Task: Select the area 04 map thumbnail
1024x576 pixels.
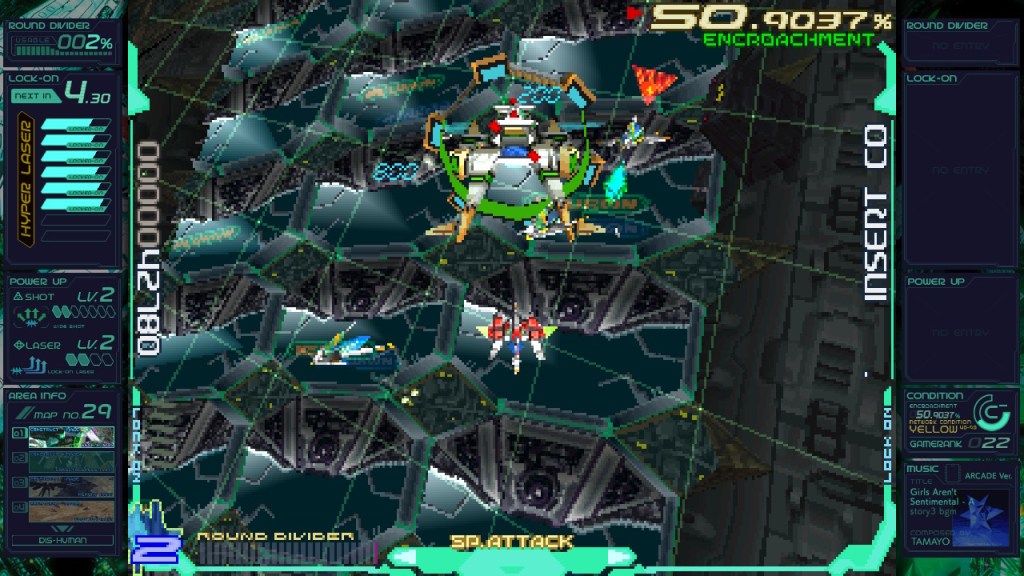Action: click(70, 511)
